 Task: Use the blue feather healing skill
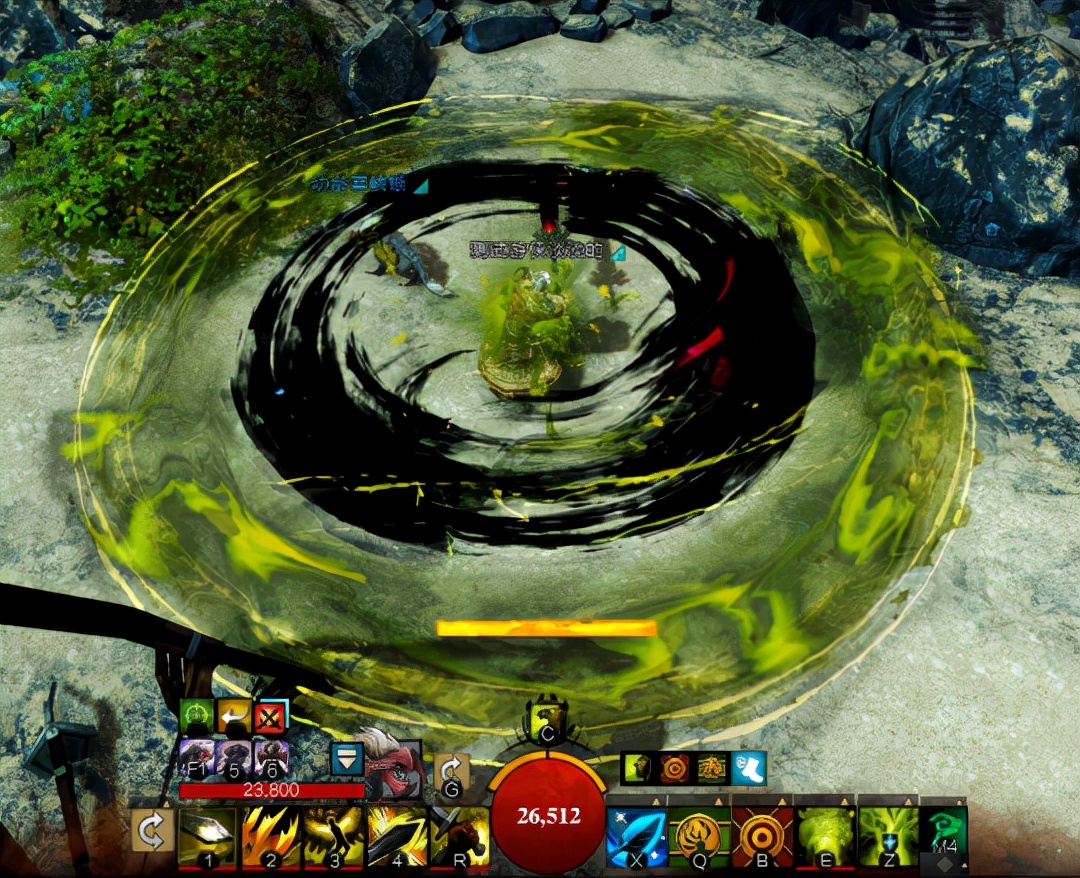(636, 836)
